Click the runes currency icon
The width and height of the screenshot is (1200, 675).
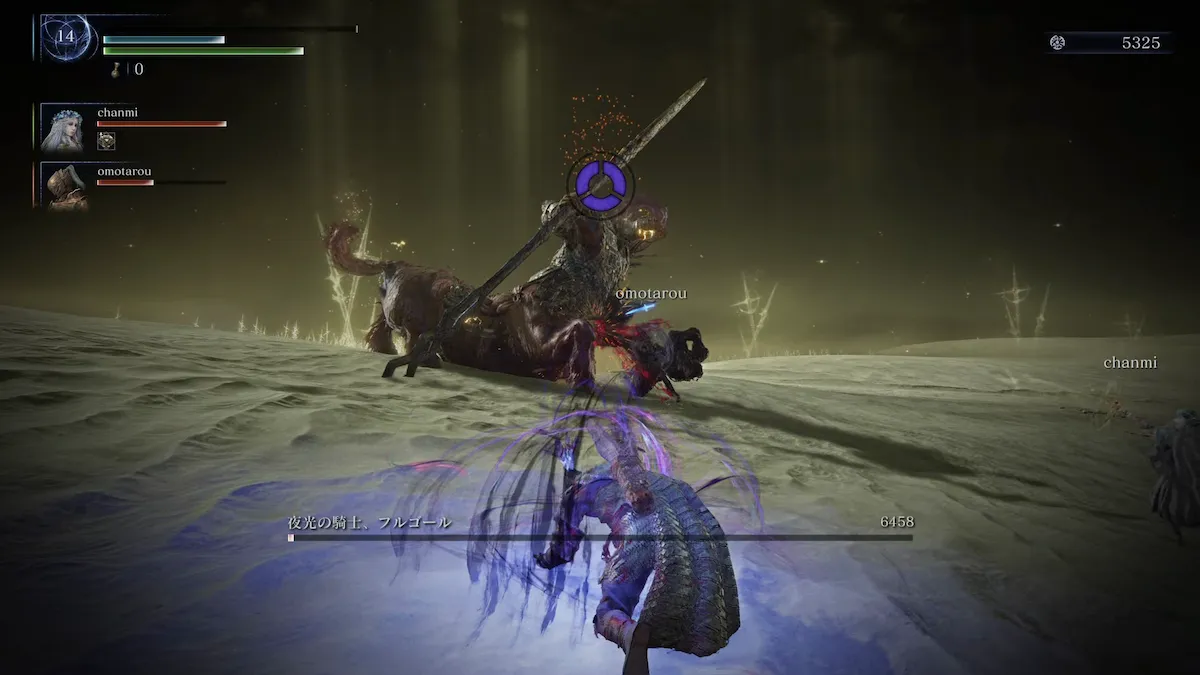pos(1057,43)
